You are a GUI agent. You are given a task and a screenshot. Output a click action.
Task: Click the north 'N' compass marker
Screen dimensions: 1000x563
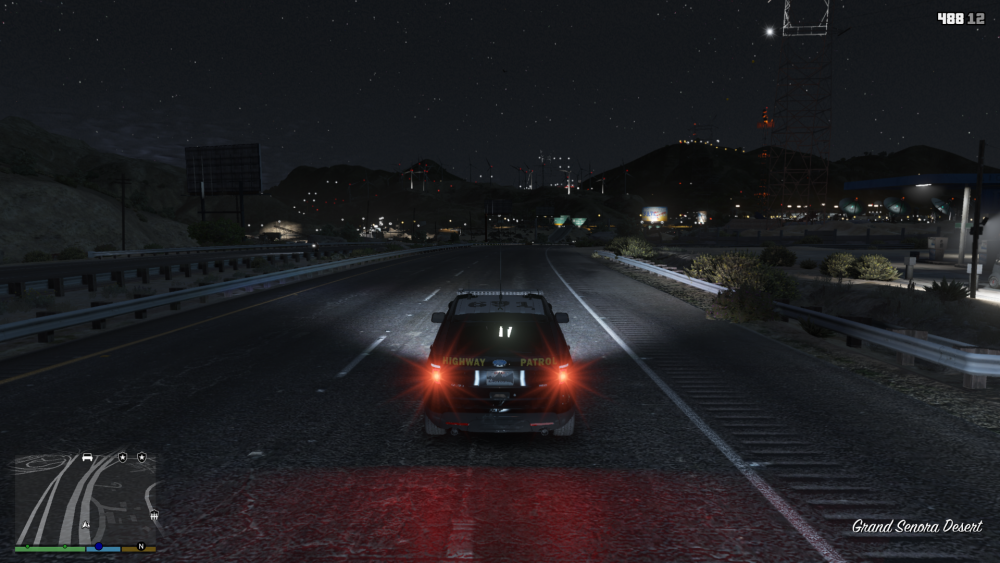pyautogui.click(x=141, y=547)
